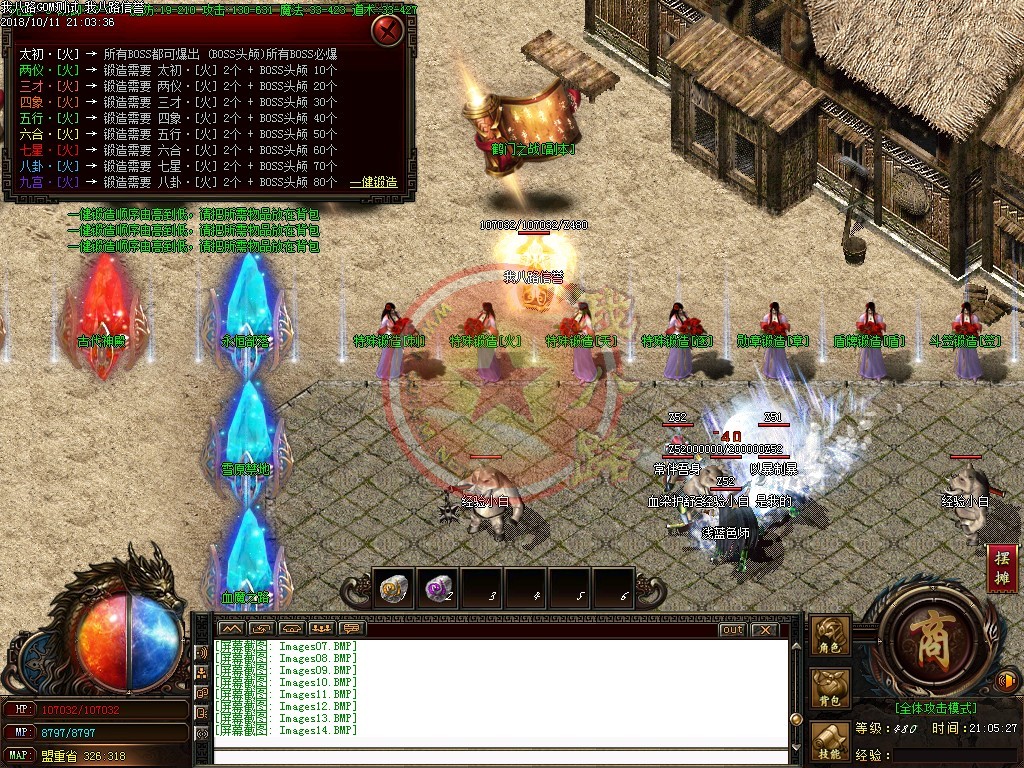Close the chat window with the X
Viewport: 1024px width, 768px height.
pyautogui.click(x=764, y=630)
